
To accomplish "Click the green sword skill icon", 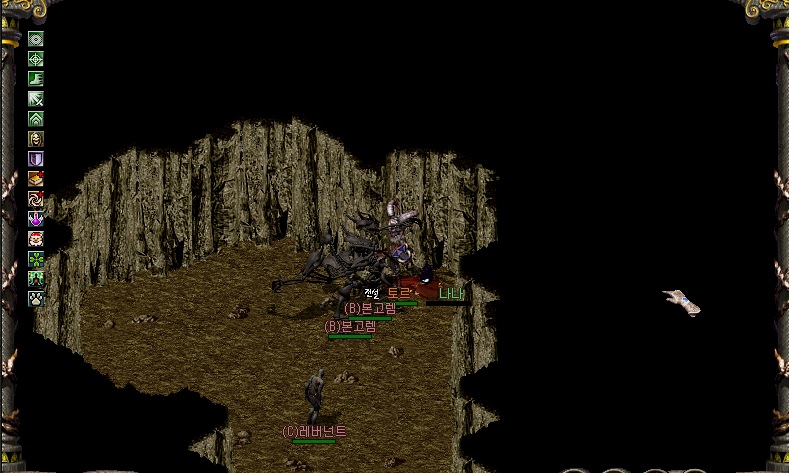I will pos(36,99).
